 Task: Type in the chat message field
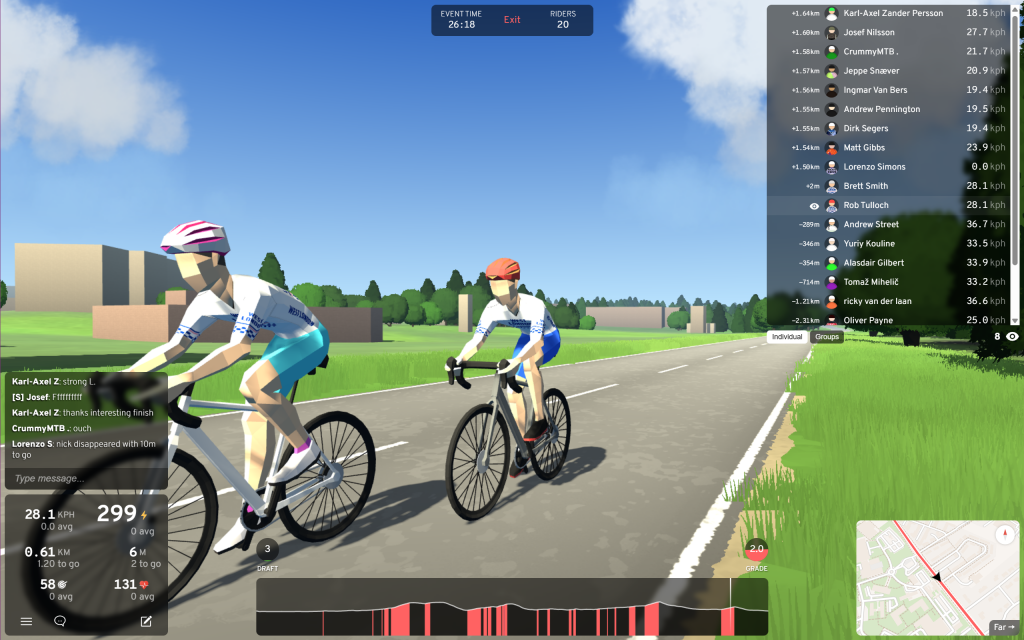point(85,479)
